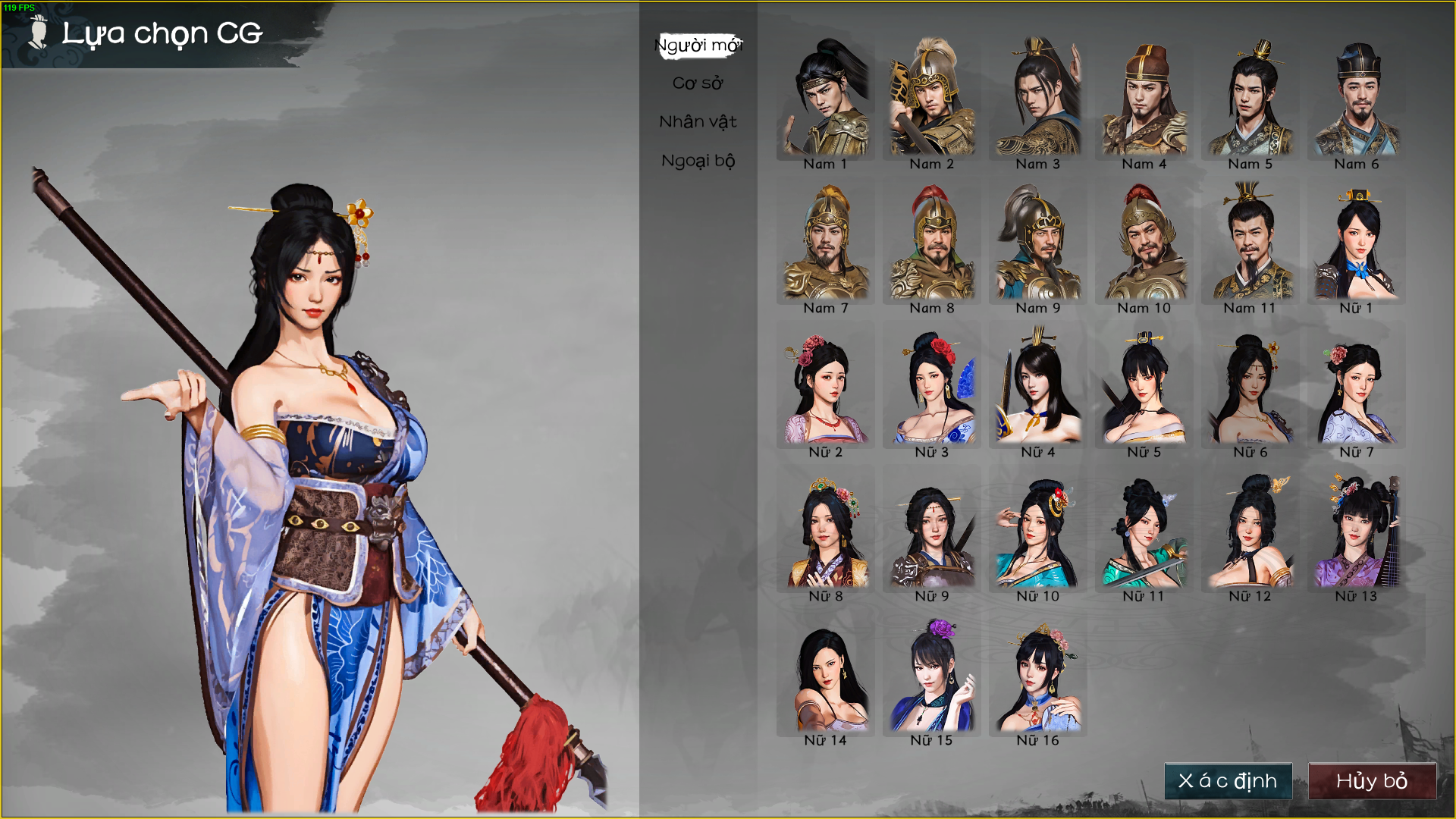Select the Nữ 3 portrait
The image size is (1456, 819).
coord(932,387)
